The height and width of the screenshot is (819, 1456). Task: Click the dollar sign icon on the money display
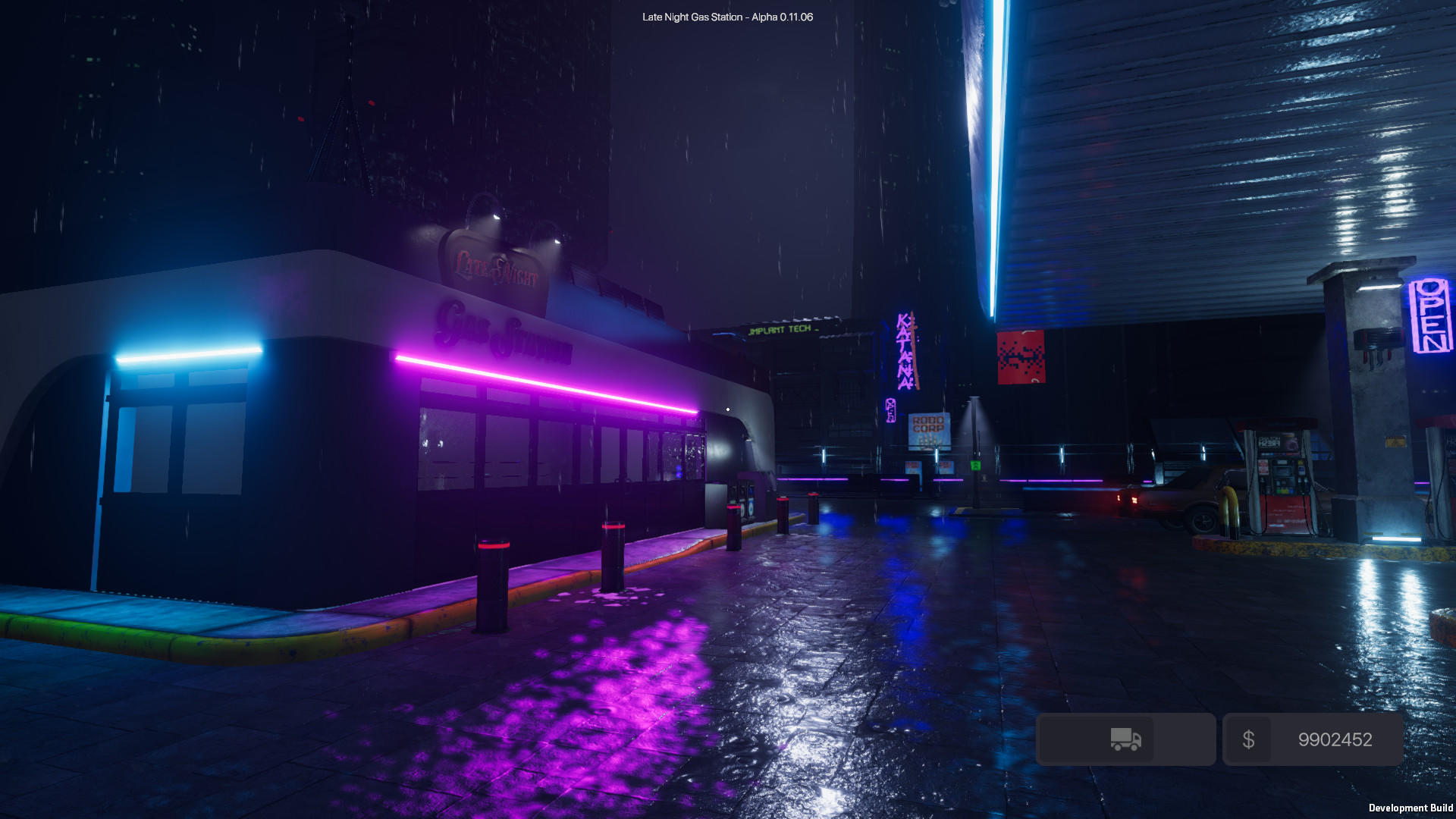click(x=1249, y=739)
